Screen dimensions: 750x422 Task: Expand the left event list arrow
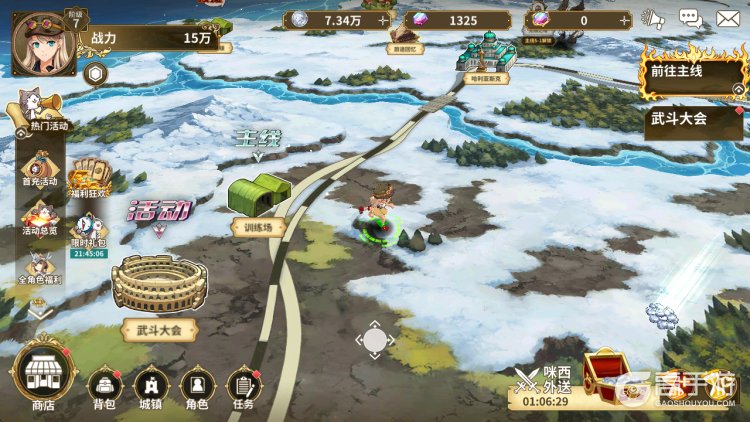pos(40,312)
